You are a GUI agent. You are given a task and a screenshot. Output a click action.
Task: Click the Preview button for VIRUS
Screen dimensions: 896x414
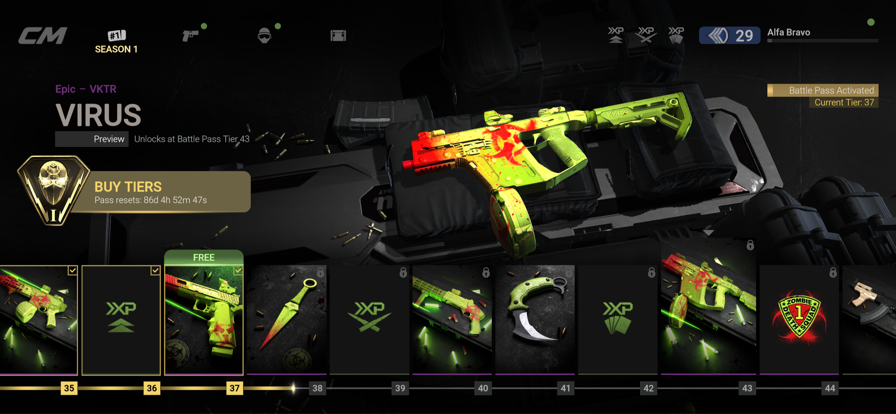[x=92, y=139]
